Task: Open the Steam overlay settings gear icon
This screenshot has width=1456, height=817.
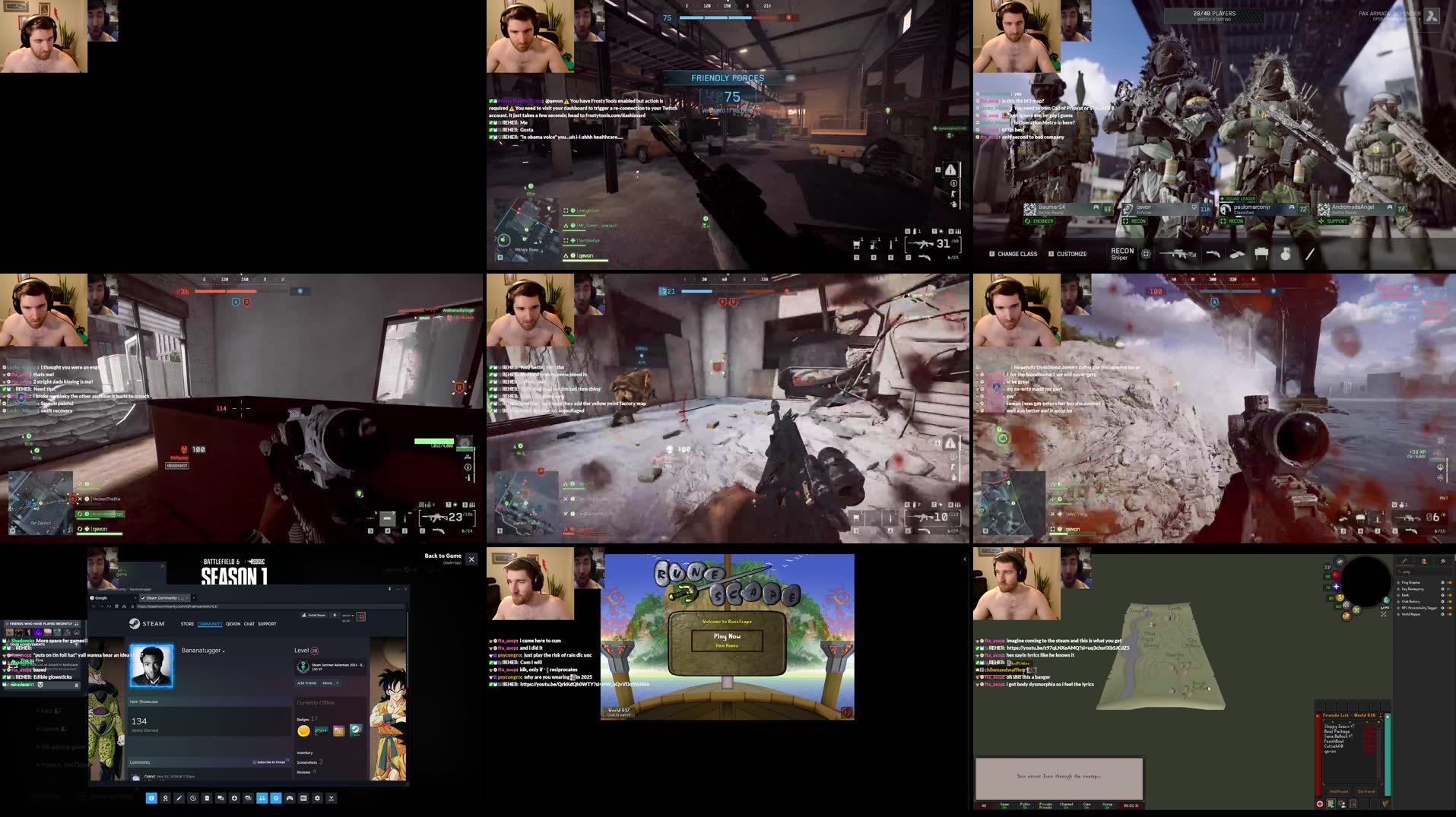Action: coord(317,799)
